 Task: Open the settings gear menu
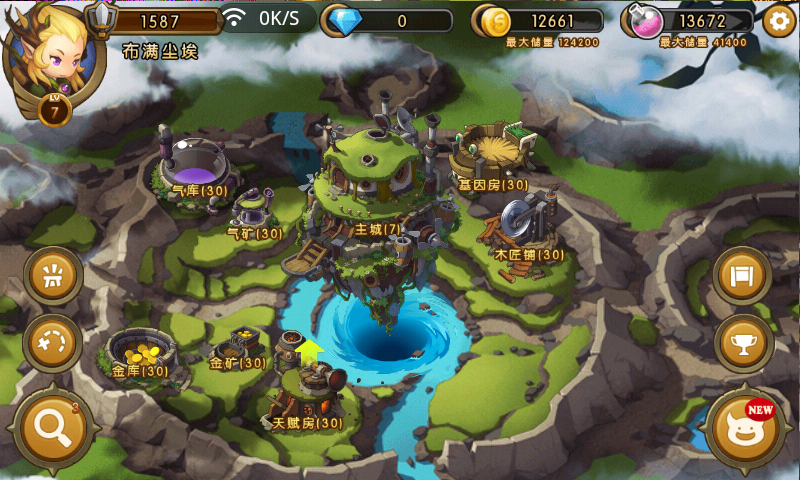point(779,21)
